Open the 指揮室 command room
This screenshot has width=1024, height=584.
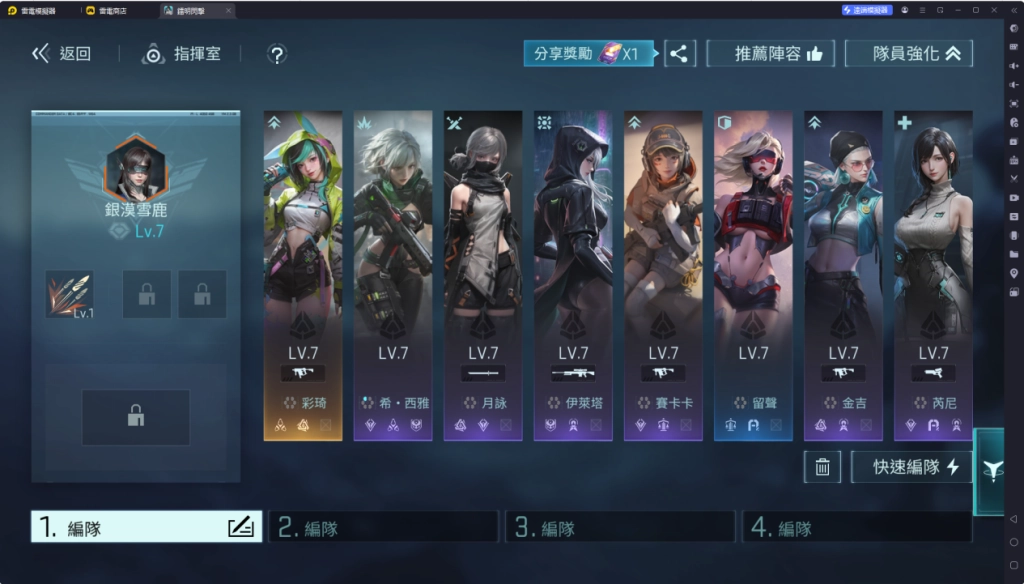click(x=181, y=54)
